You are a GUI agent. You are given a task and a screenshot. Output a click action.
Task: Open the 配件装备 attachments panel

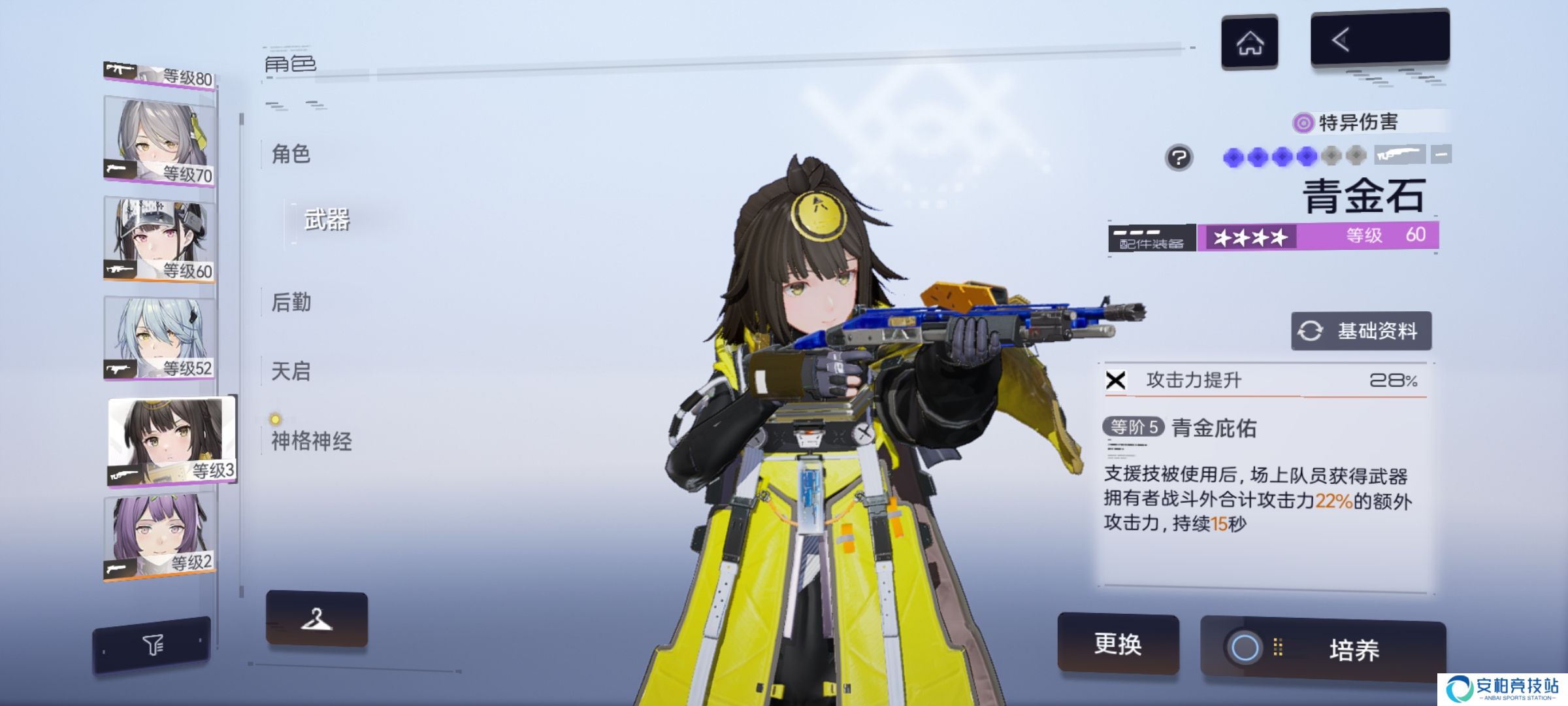[x=1151, y=239]
